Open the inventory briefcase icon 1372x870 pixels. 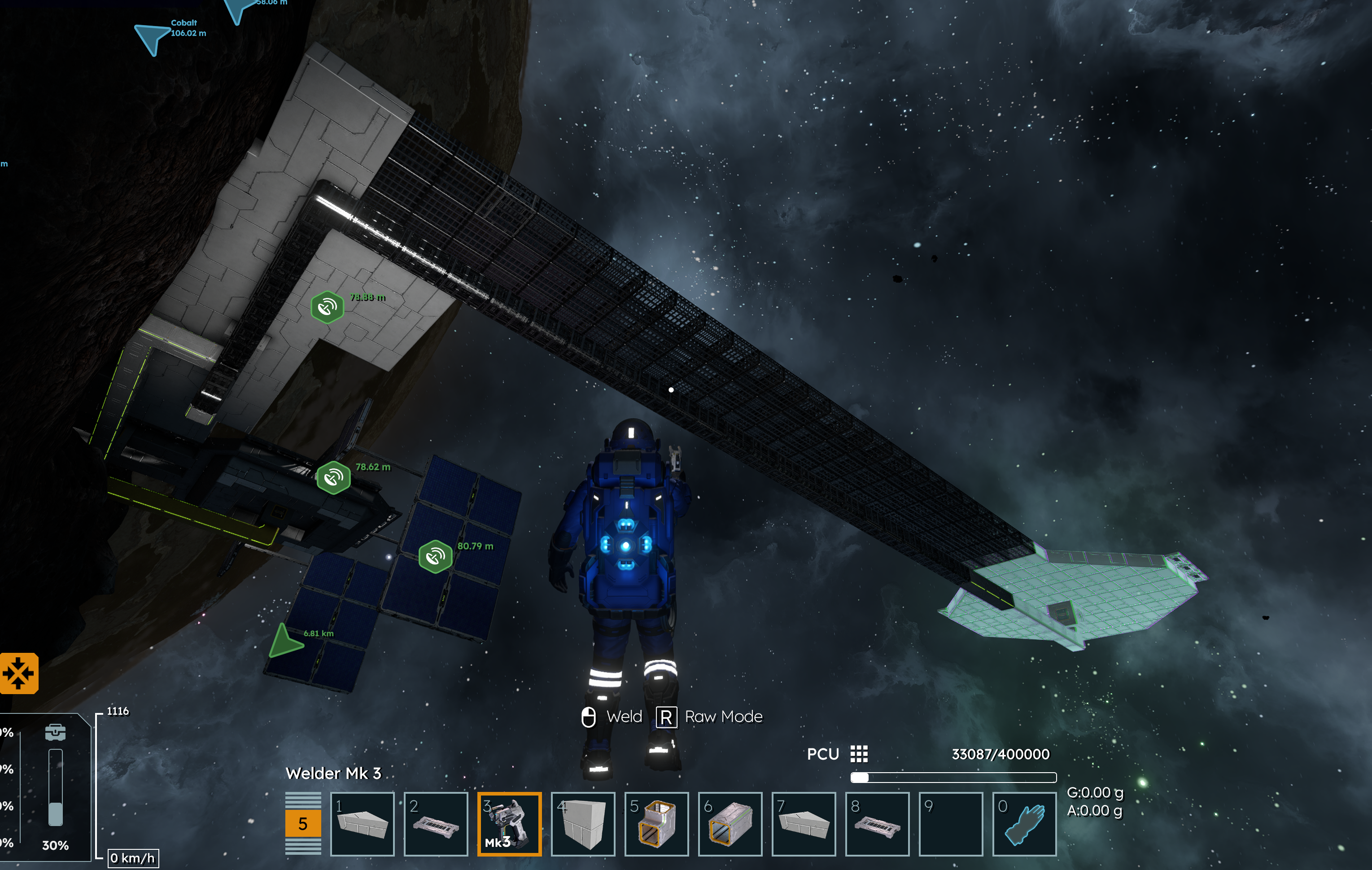click(x=55, y=732)
